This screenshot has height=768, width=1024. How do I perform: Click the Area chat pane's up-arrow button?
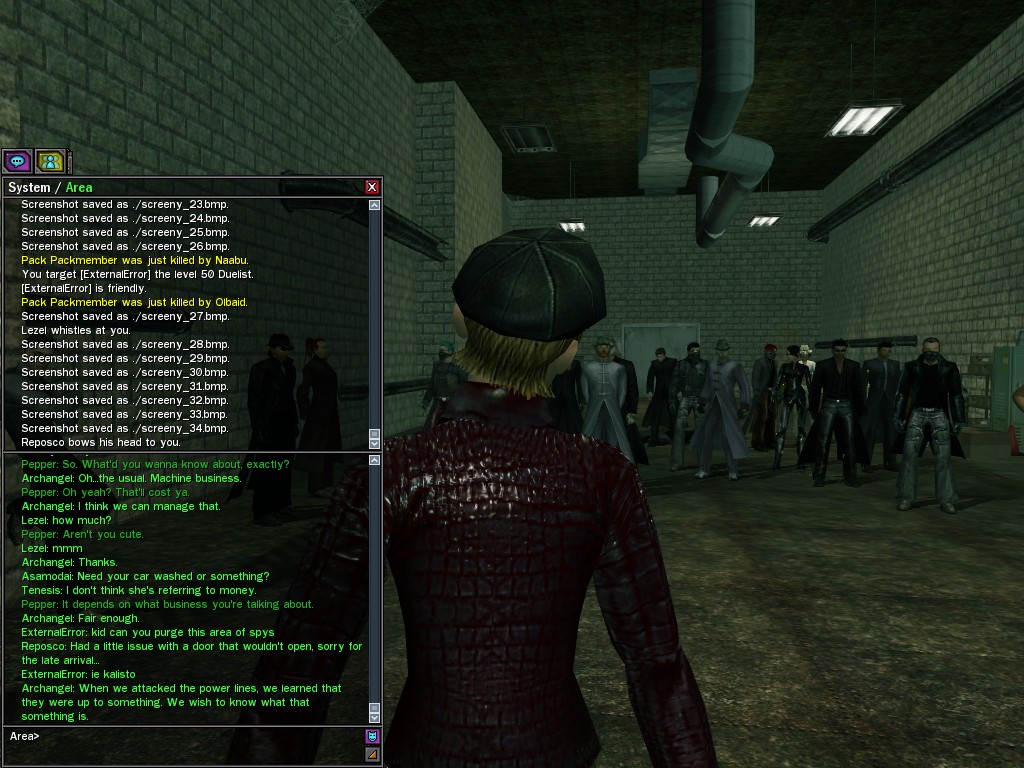pos(375,461)
